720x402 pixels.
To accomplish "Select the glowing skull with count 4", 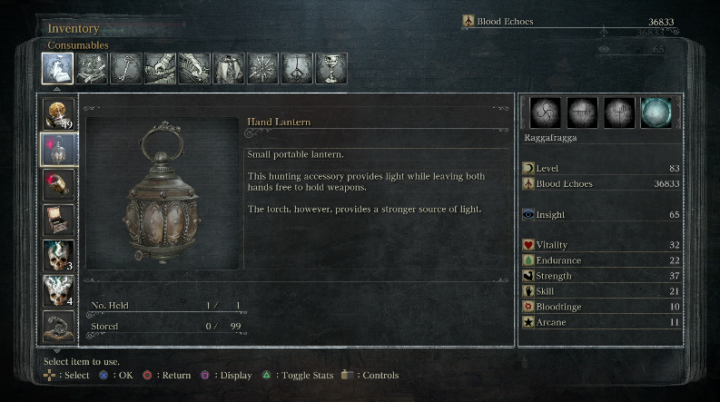I will click(x=57, y=291).
